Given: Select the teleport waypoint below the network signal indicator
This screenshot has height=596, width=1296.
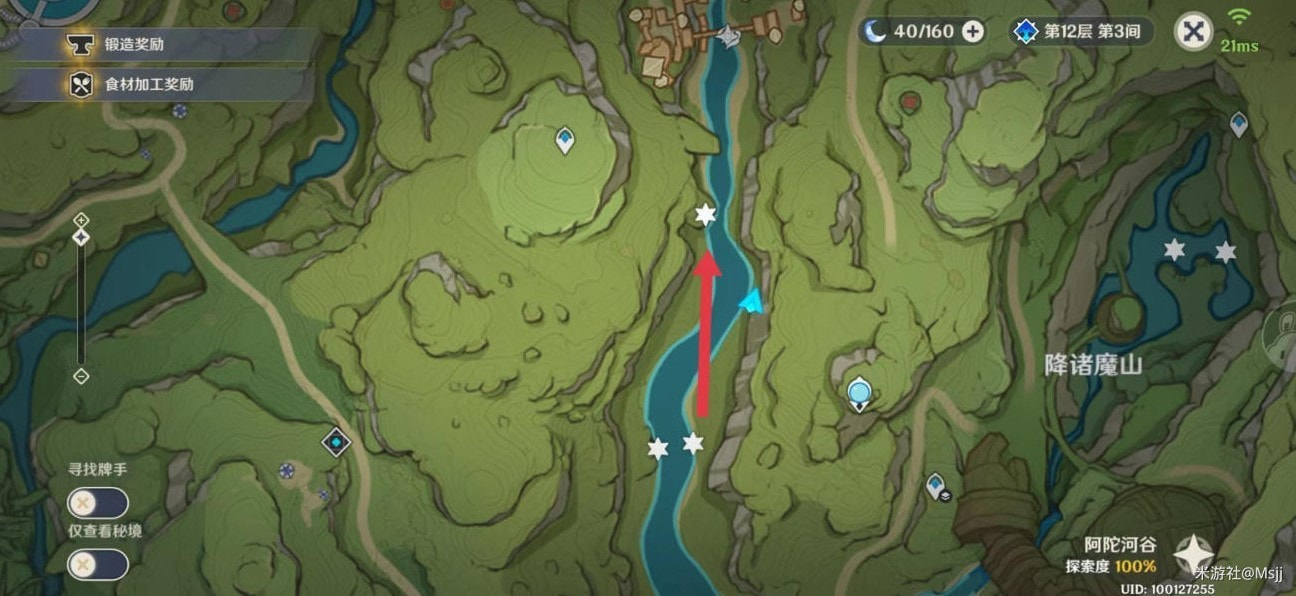Looking at the screenshot, I should tap(1239, 124).
